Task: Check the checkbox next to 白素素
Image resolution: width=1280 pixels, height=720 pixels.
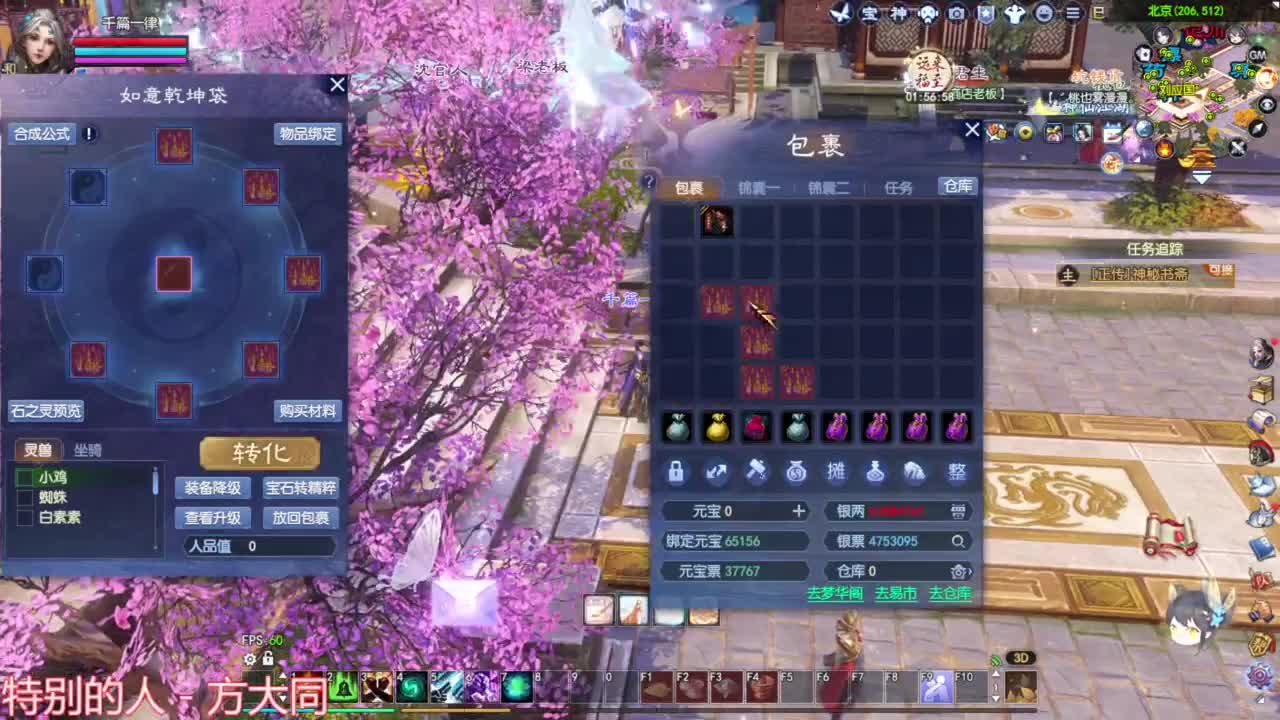Action: point(24,518)
